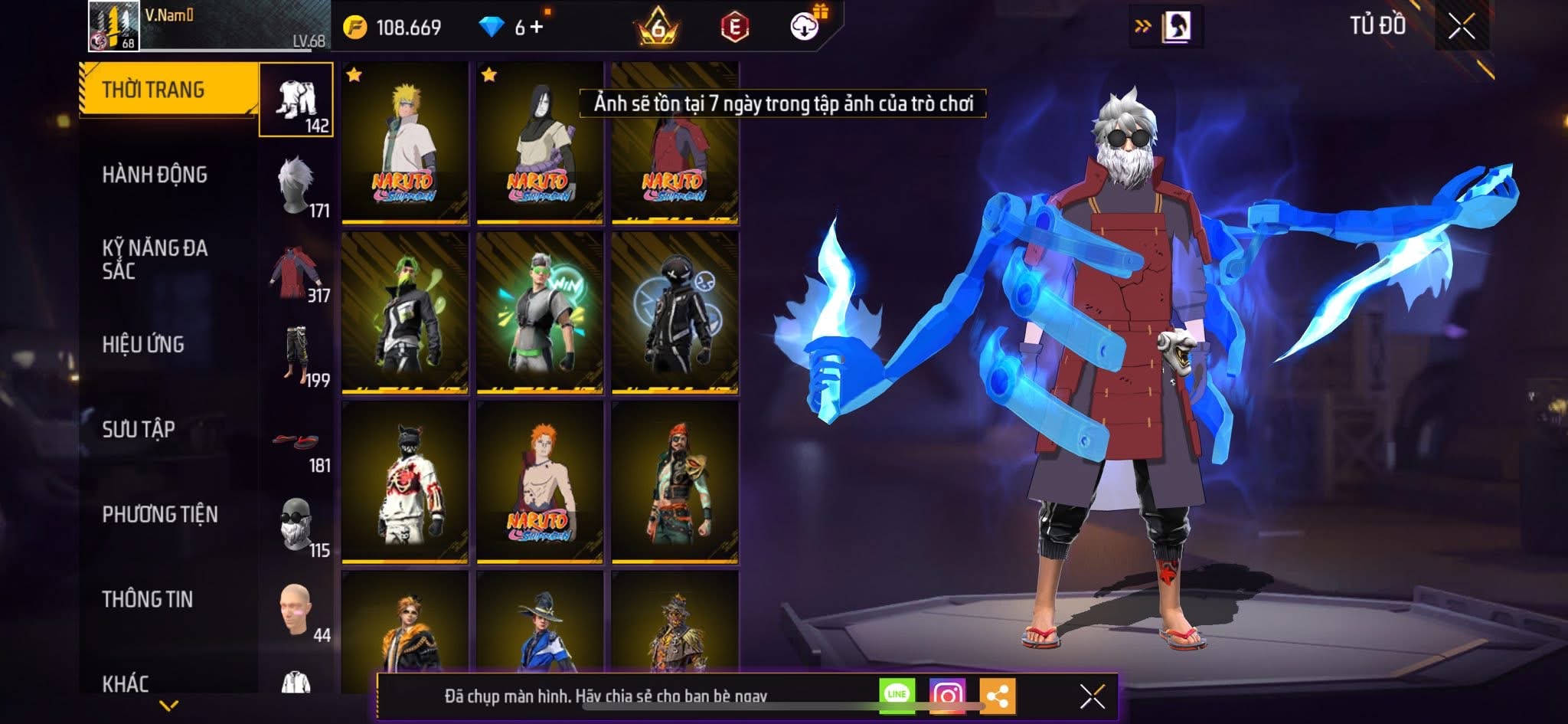Choose the Orochimaru Naruto outfit bundle
This screenshot has width=1568, height=724.
(540, 143)
